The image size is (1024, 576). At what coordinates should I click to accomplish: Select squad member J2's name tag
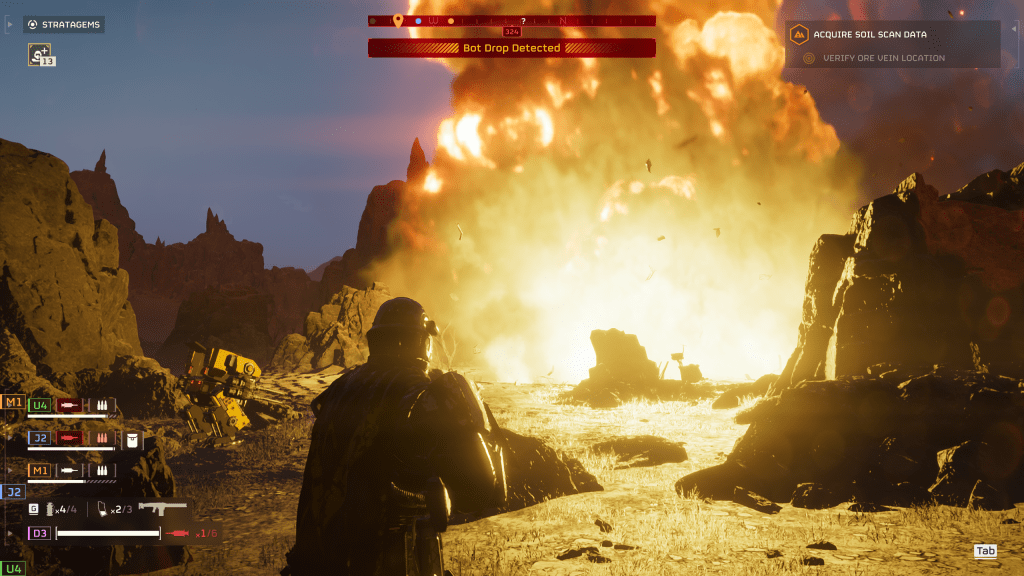40,438
